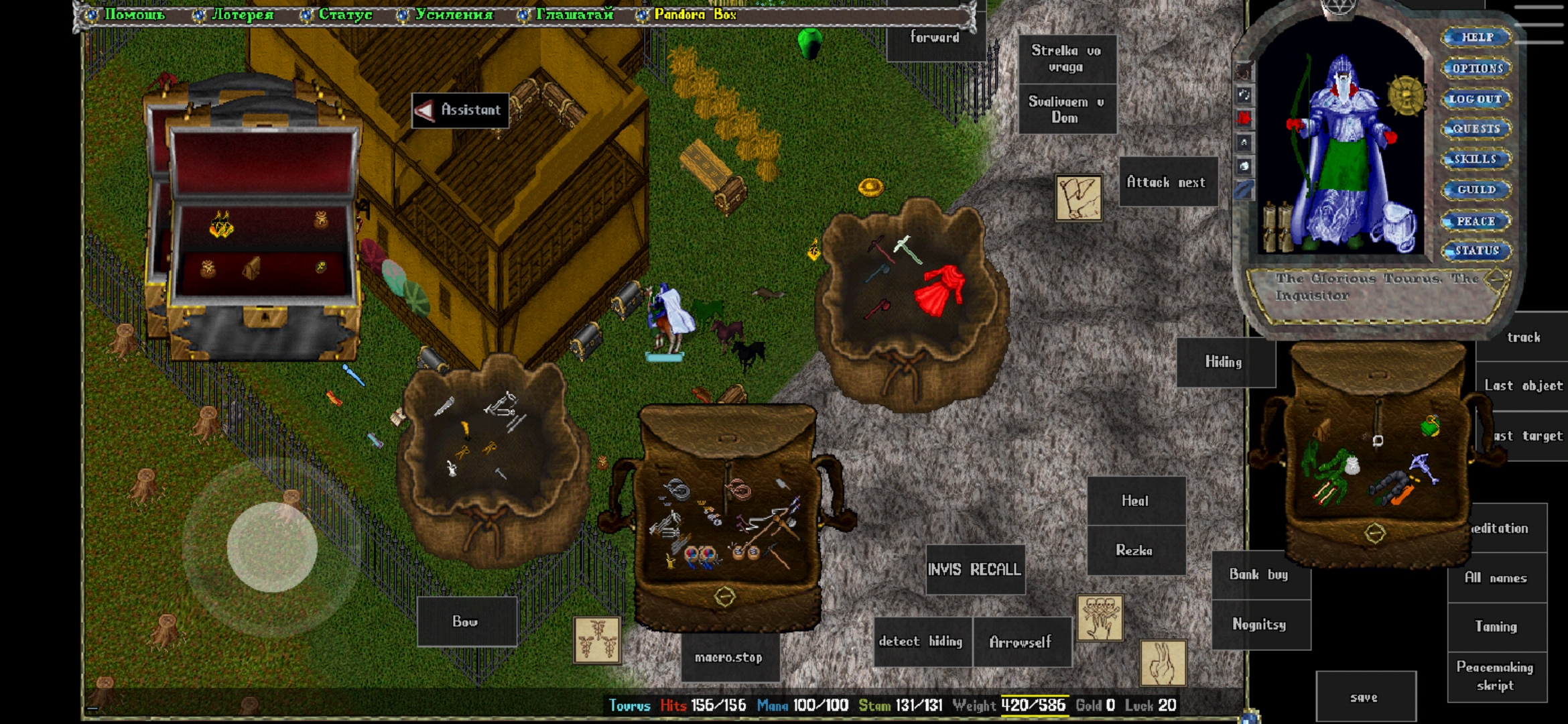Use the Hiding skill button
This screenshot has width=1568, height=724.
click(x=1224, y=362)
